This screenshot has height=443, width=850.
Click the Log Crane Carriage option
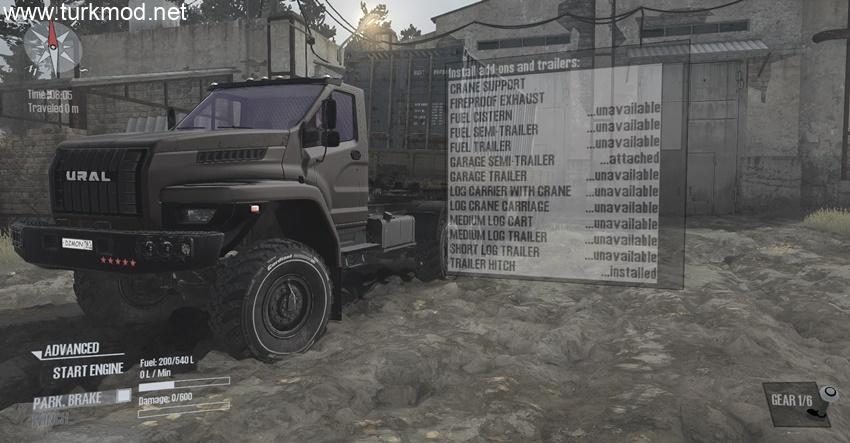pos(500,205)
